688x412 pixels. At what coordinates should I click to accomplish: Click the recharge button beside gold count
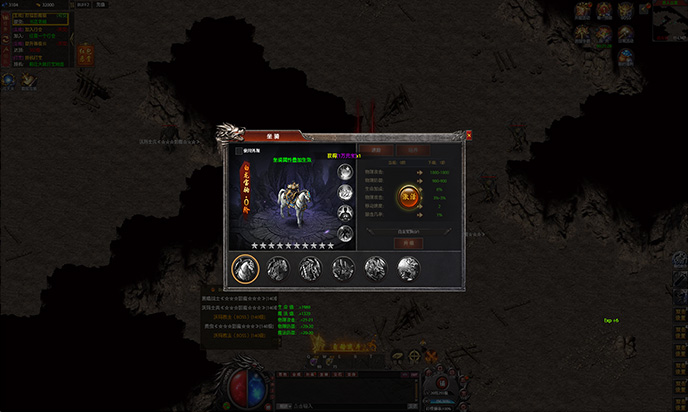(x=100, y=4)
